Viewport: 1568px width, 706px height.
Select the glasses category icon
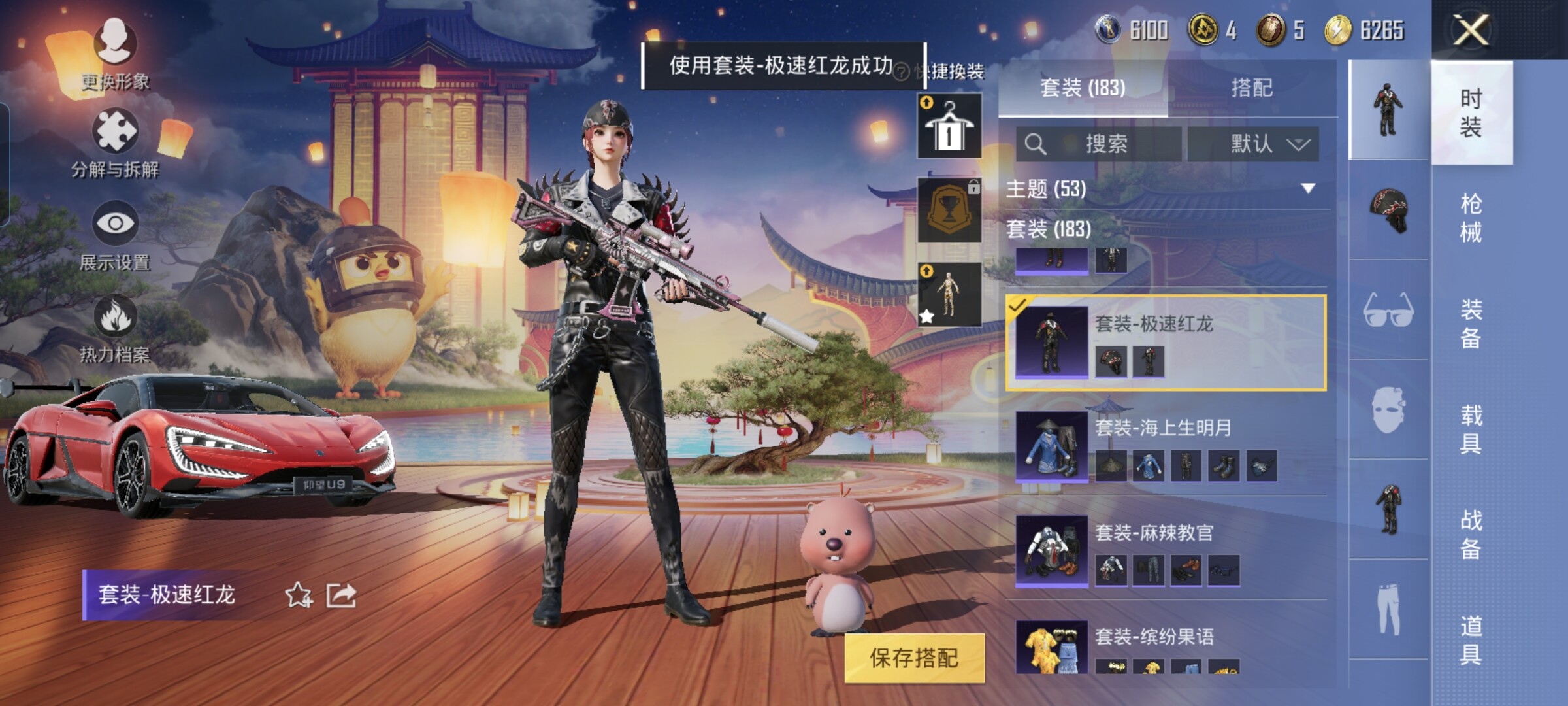pos(1388,310)
